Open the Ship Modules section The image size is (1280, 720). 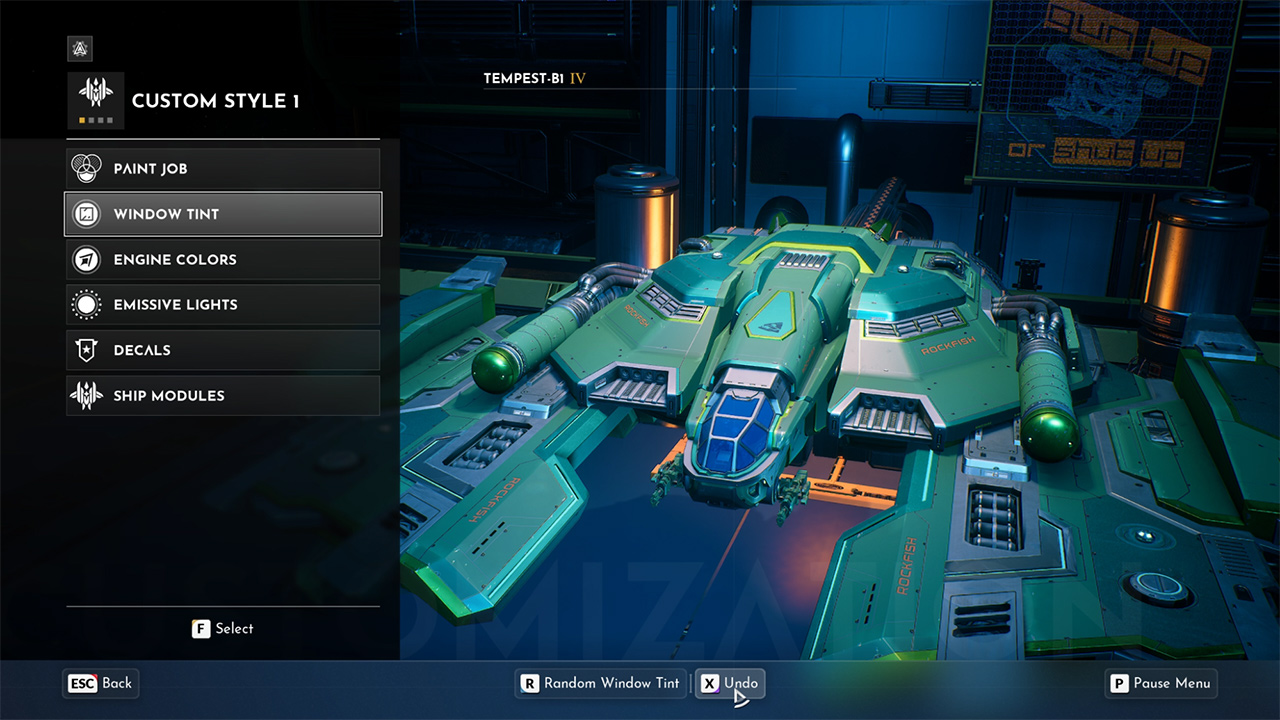pos(223,395)
